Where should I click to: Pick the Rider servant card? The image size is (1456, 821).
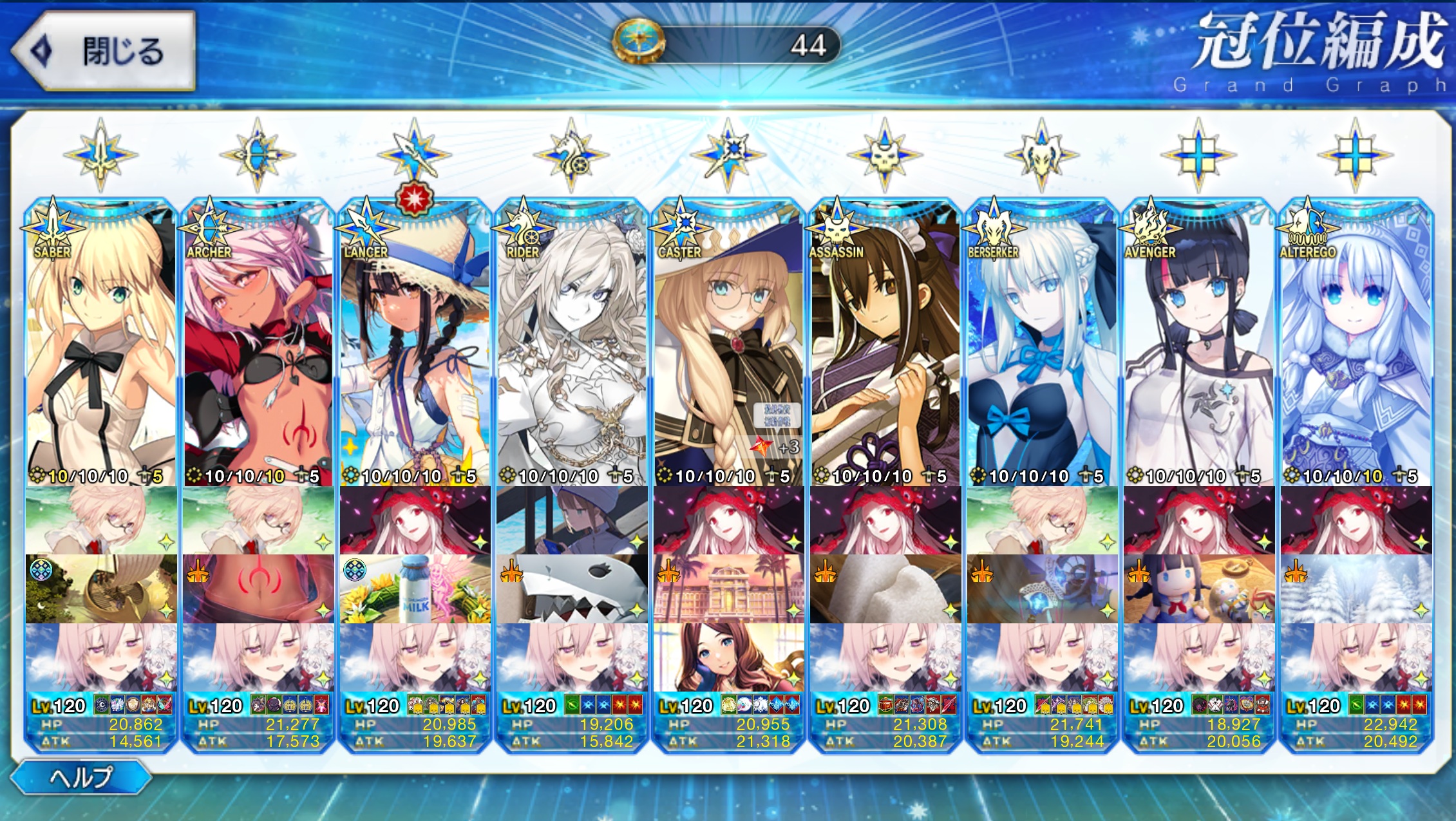pos(572,348)
